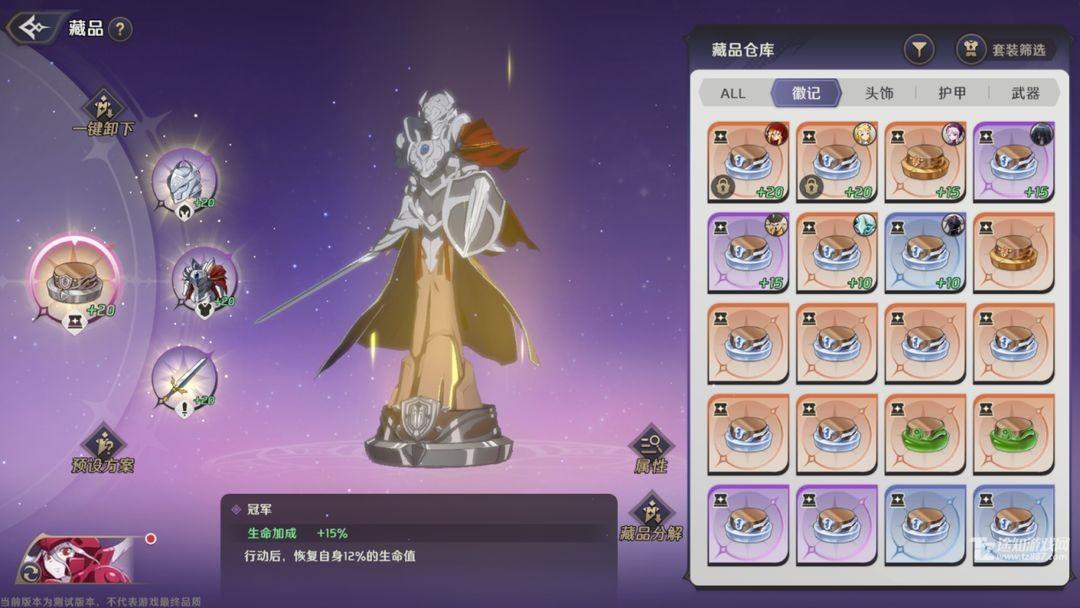Click the 一键卸下 unequip-all button
This screenshot has height=608, width=1080.
(103, 115)
